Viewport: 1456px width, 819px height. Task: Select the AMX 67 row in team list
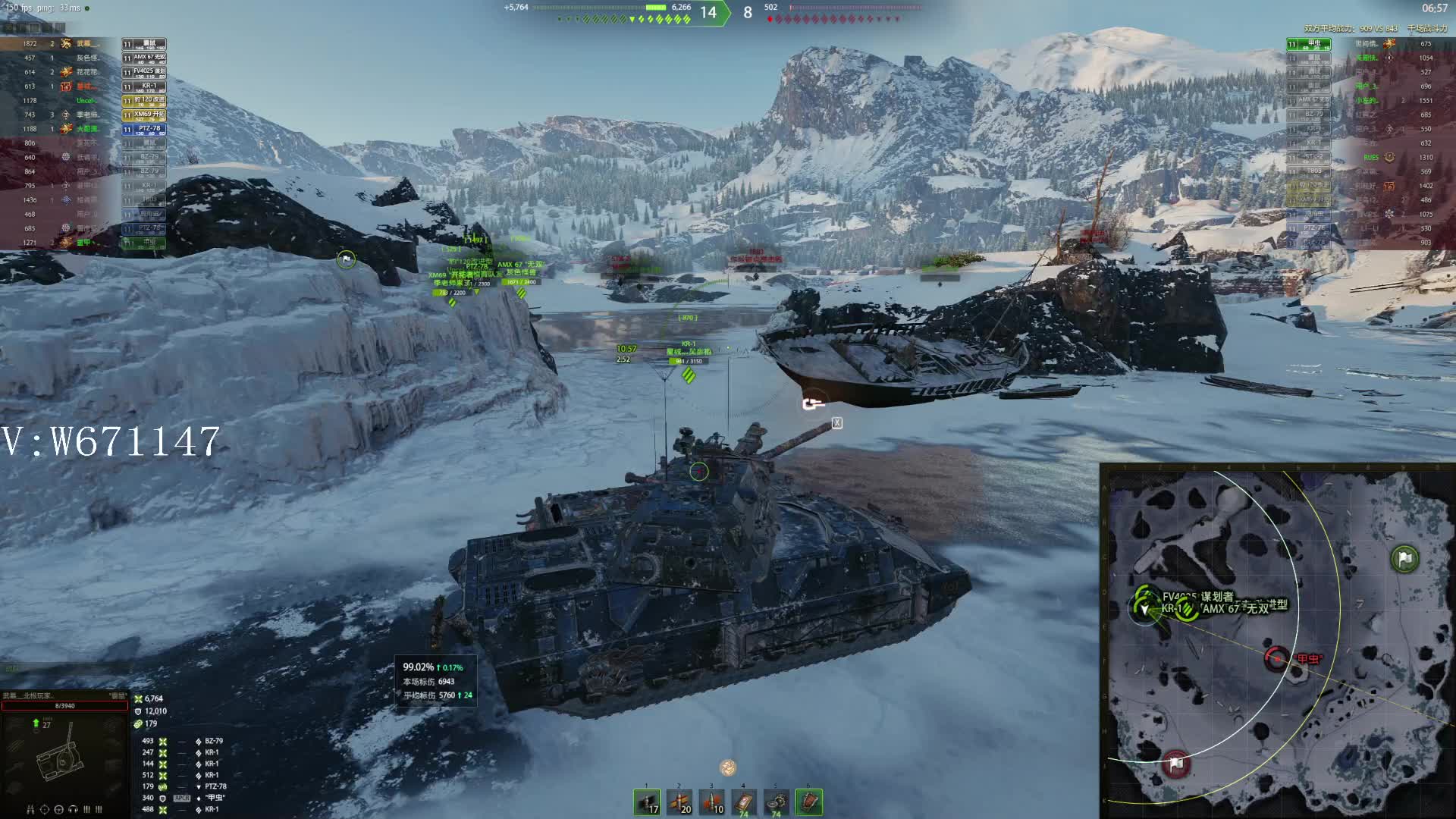point(144,58)
